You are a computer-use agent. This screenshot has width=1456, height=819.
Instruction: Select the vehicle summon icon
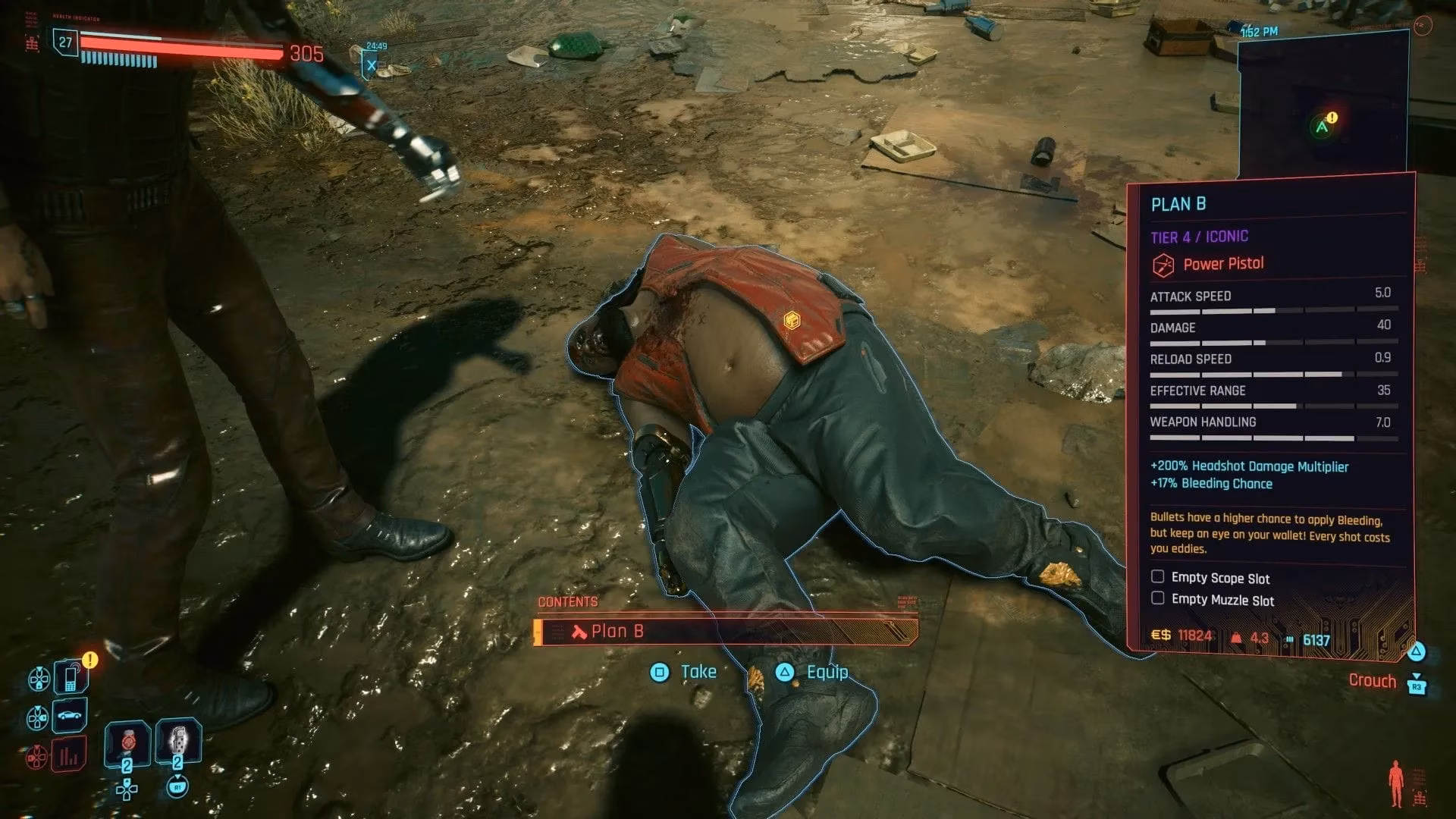(69, 715)
